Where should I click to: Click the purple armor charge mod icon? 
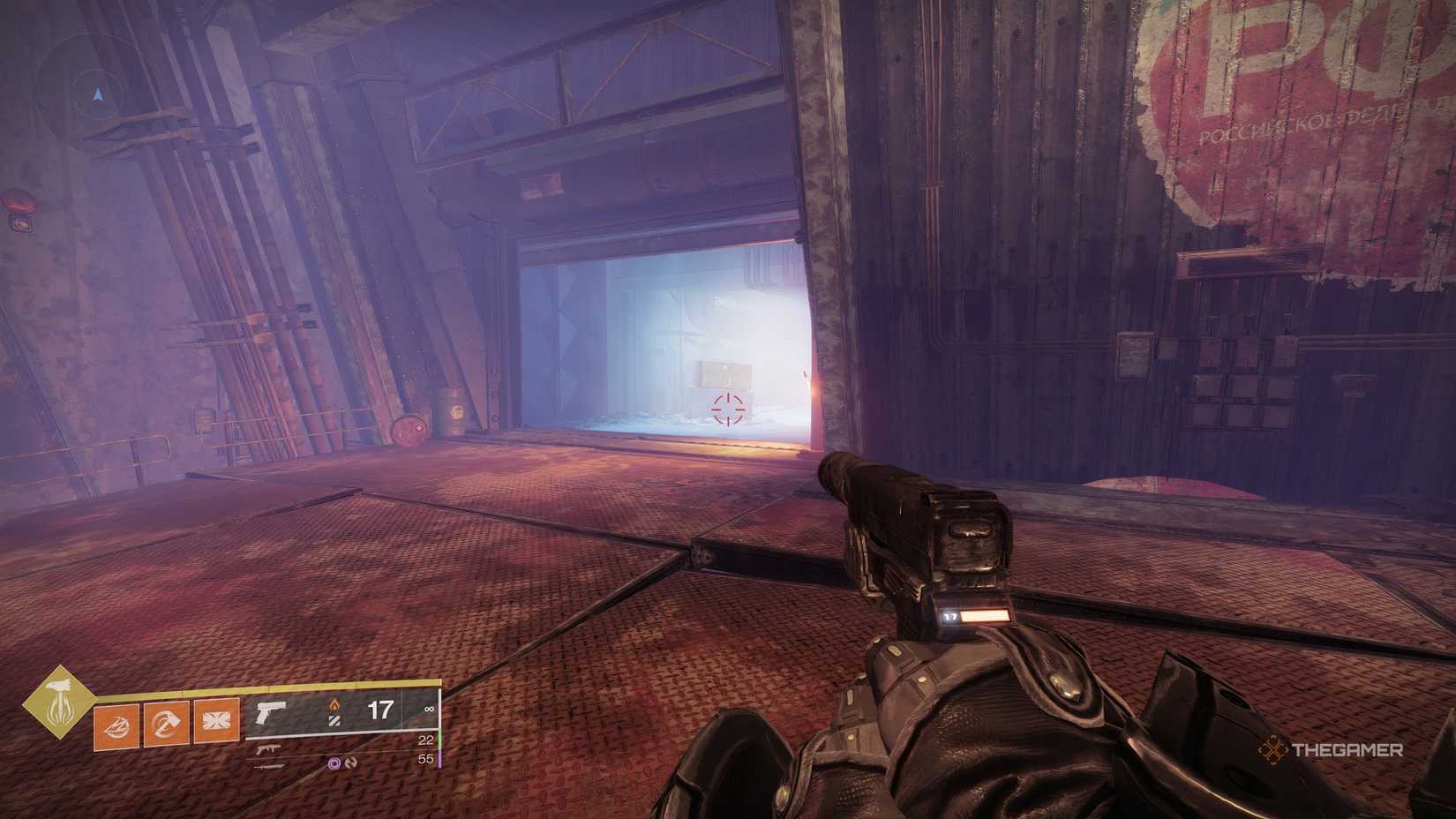(334, 764)
